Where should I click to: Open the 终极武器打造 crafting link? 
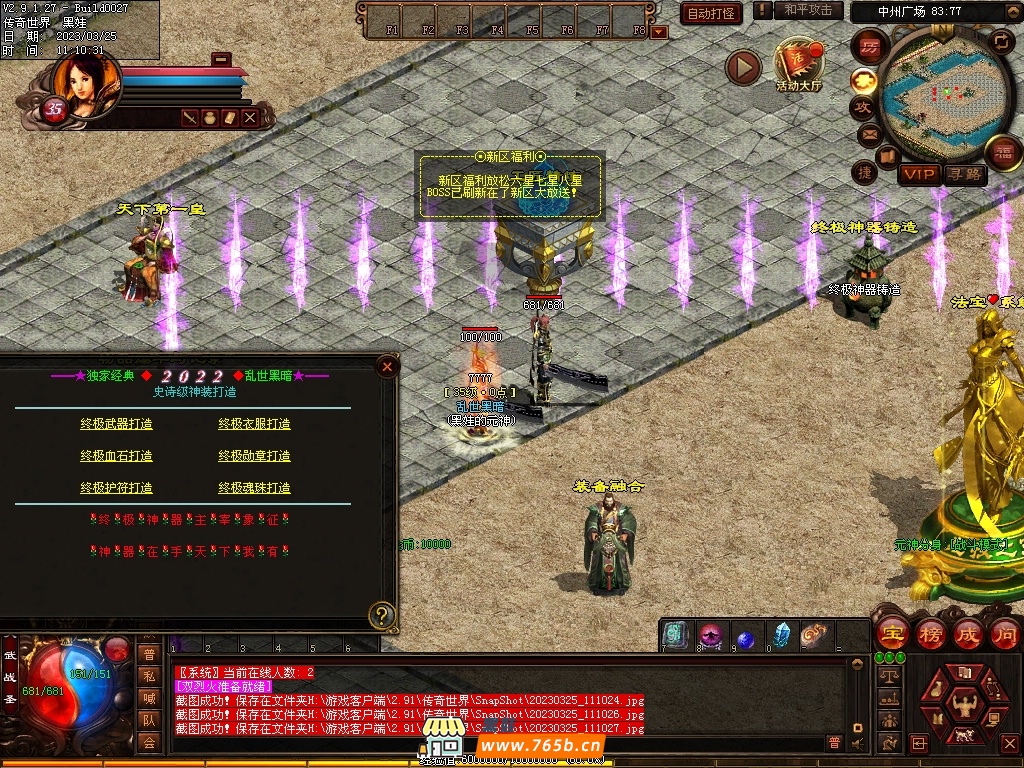[117, 424]
